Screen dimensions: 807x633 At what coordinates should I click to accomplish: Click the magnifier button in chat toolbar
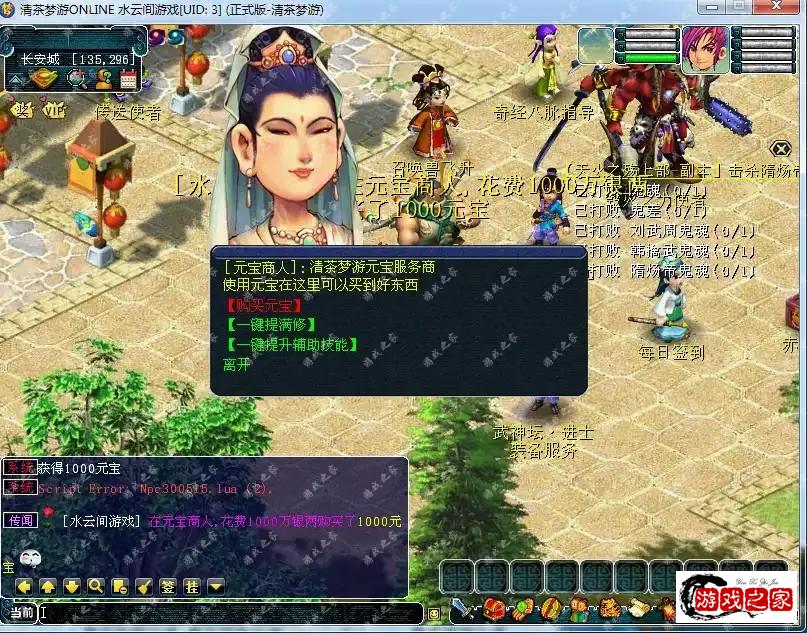pos(96,586)
